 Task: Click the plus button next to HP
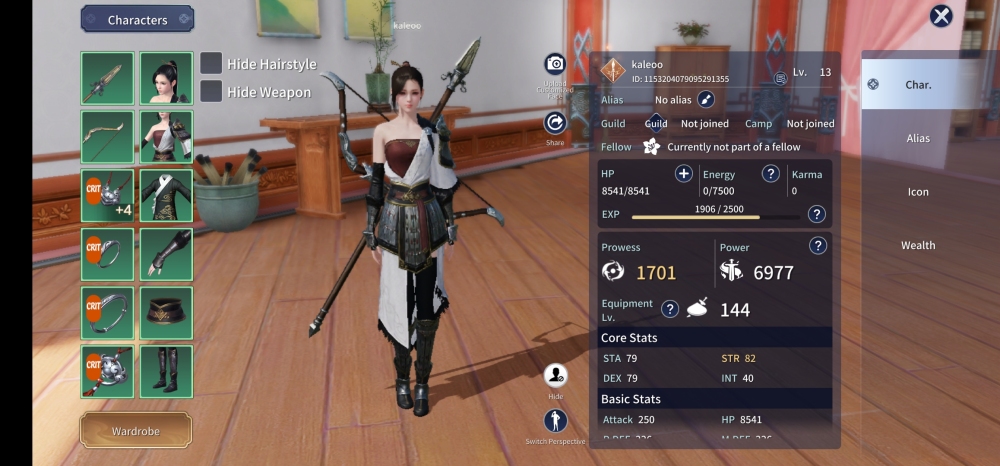[684, 174]
